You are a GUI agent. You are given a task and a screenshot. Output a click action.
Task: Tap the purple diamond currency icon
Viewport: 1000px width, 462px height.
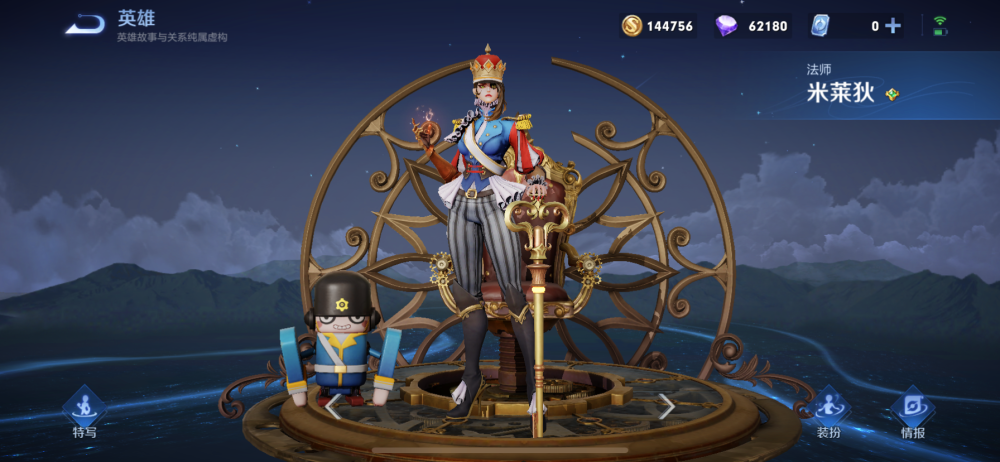tap(726, 26)
